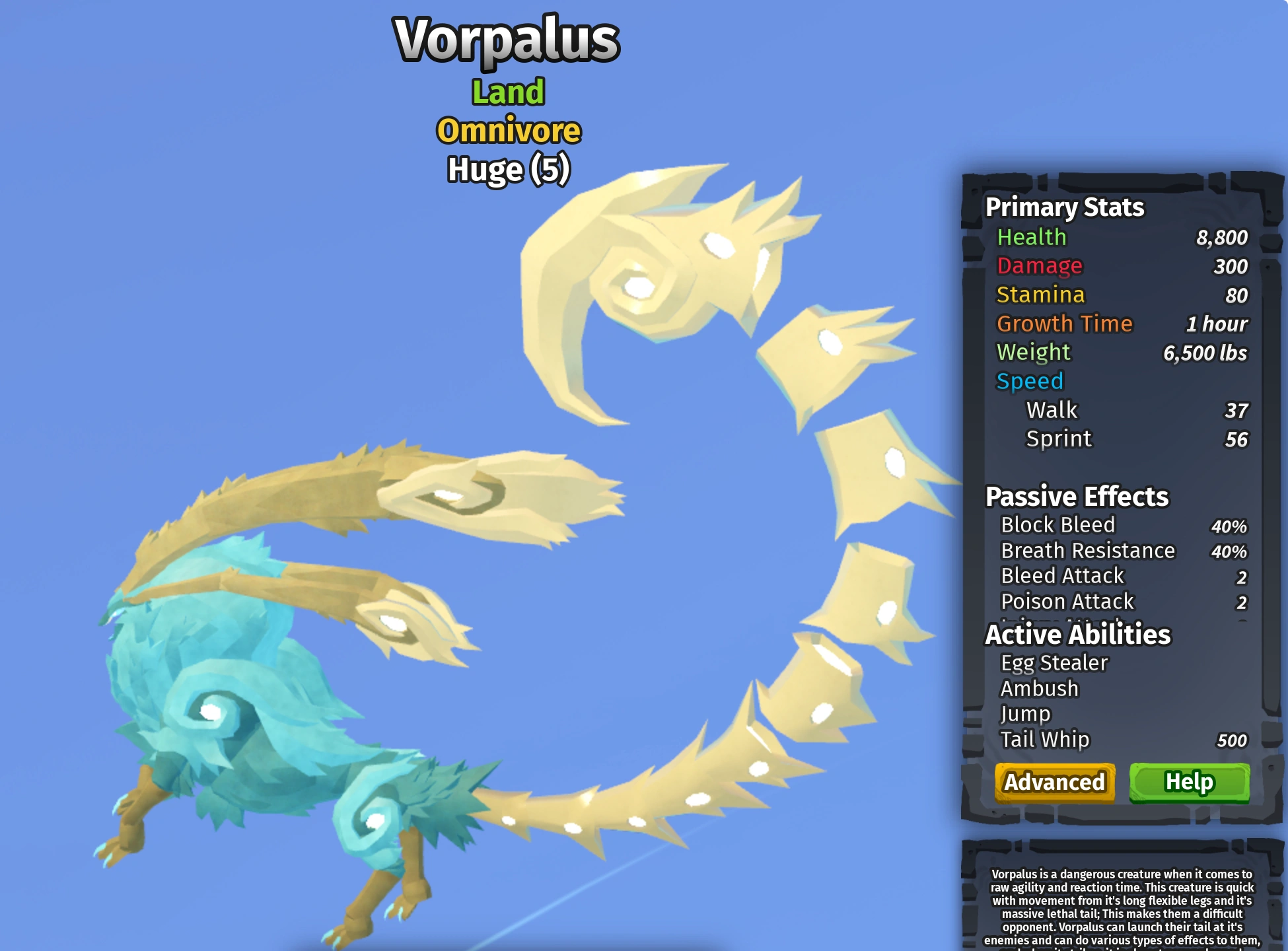1288x951 pixels.
Task: Click the Advanced button
Action: click(x=1055, y=782)
